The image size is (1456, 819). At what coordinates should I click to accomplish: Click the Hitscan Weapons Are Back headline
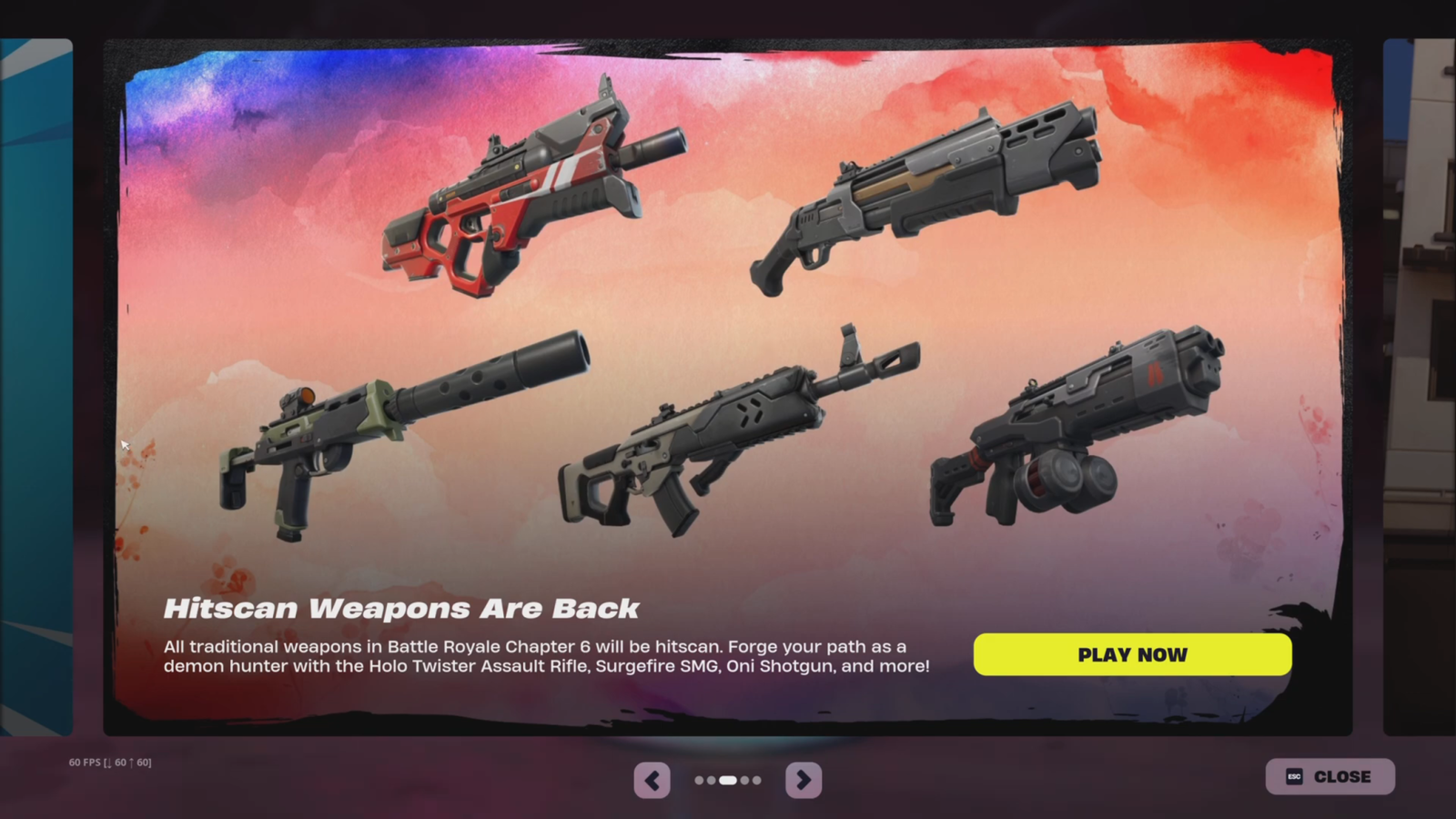[x=403, y=607]
